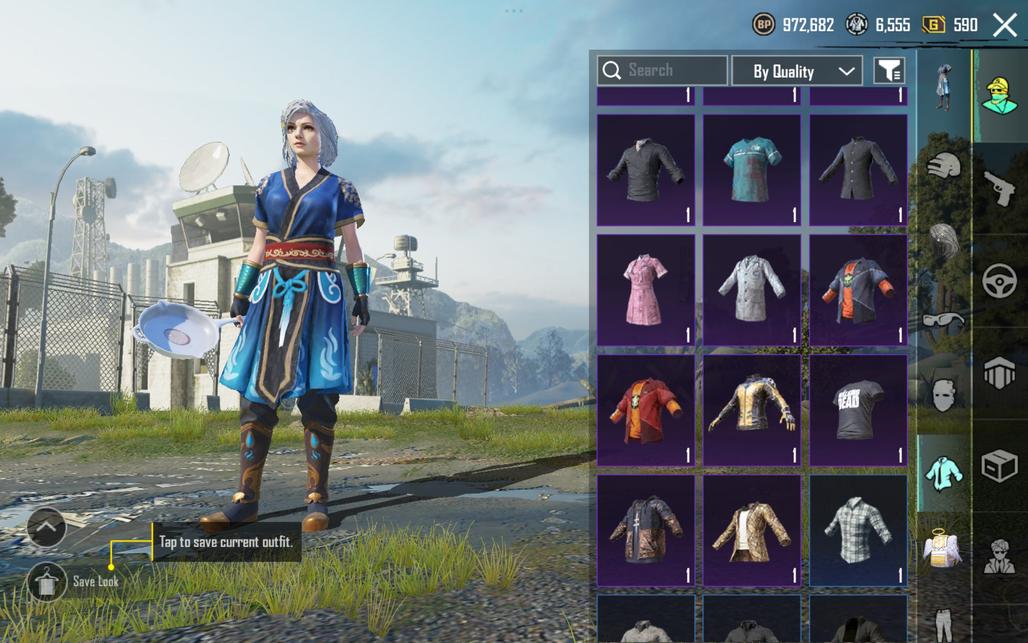The image size is (1028, 643).
Task: Select the pink nurse dress item
Action: tap(645, 289)
